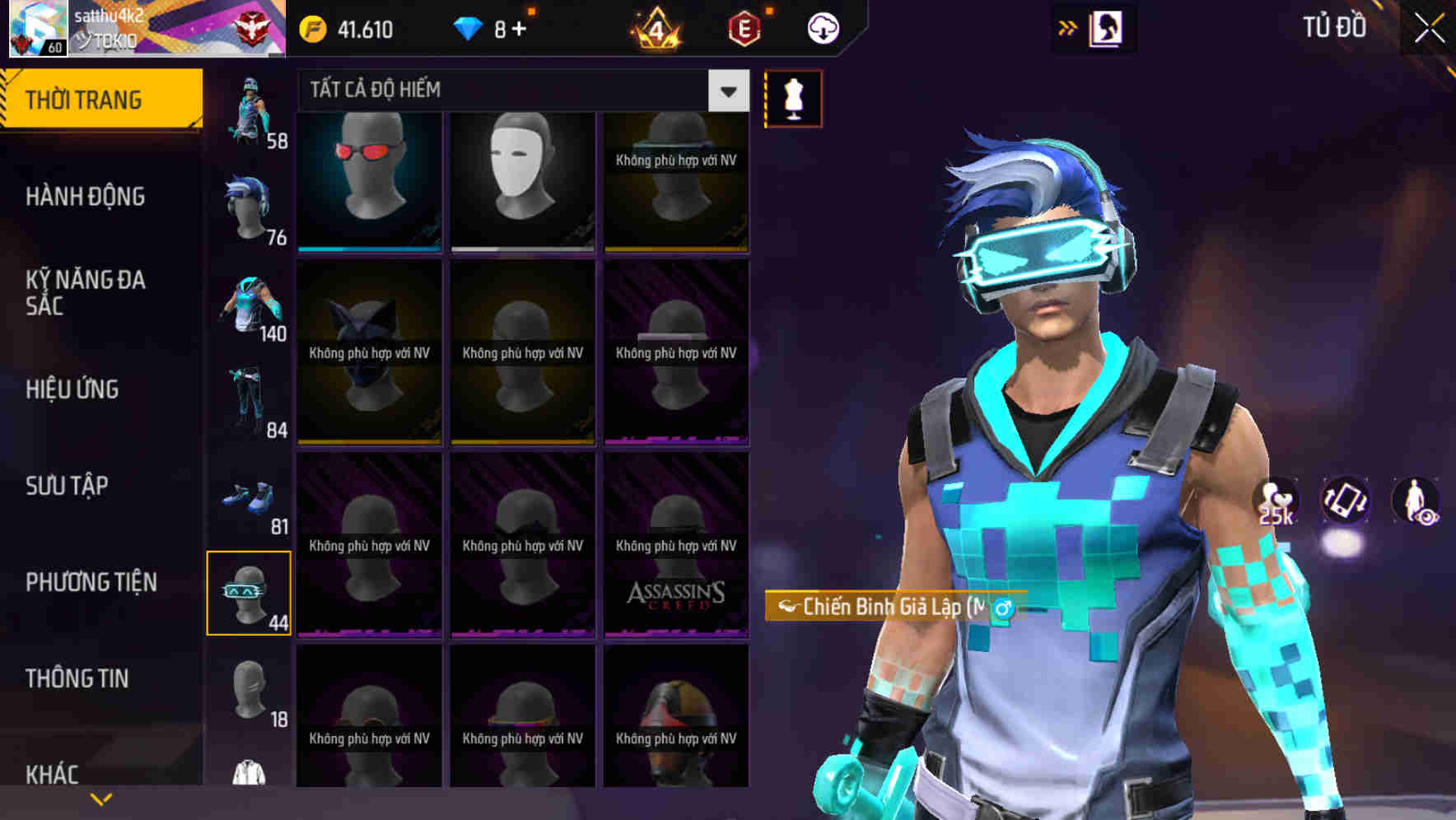Click the mannequin try-on icon

point(793,97)
